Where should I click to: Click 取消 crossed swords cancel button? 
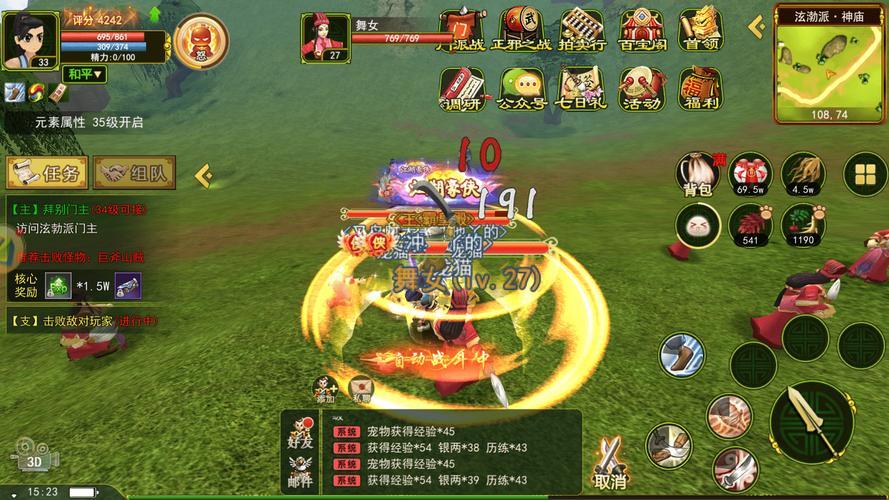click(x=609, y=465)
